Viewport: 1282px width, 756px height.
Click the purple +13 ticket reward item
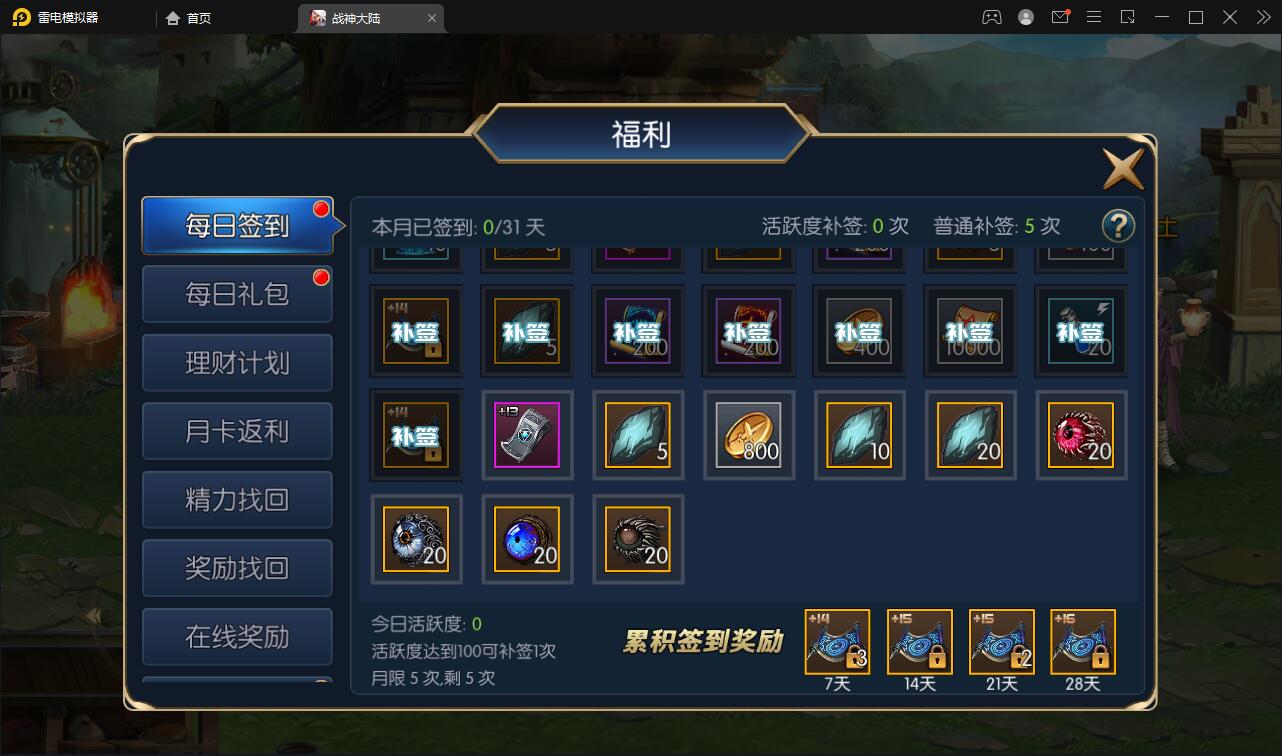coord(527,435)
